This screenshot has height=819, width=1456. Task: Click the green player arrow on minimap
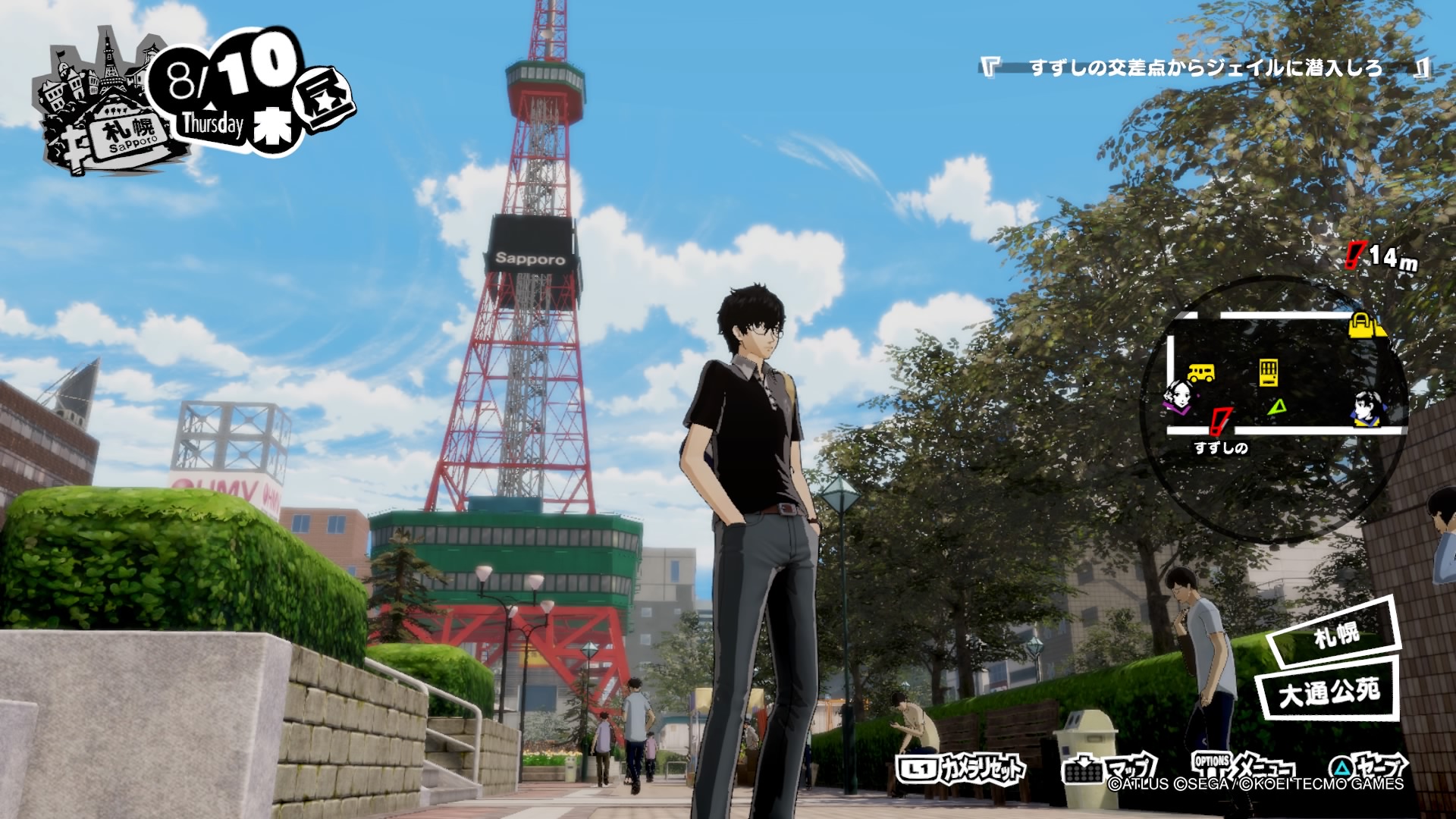point(1278,407)
